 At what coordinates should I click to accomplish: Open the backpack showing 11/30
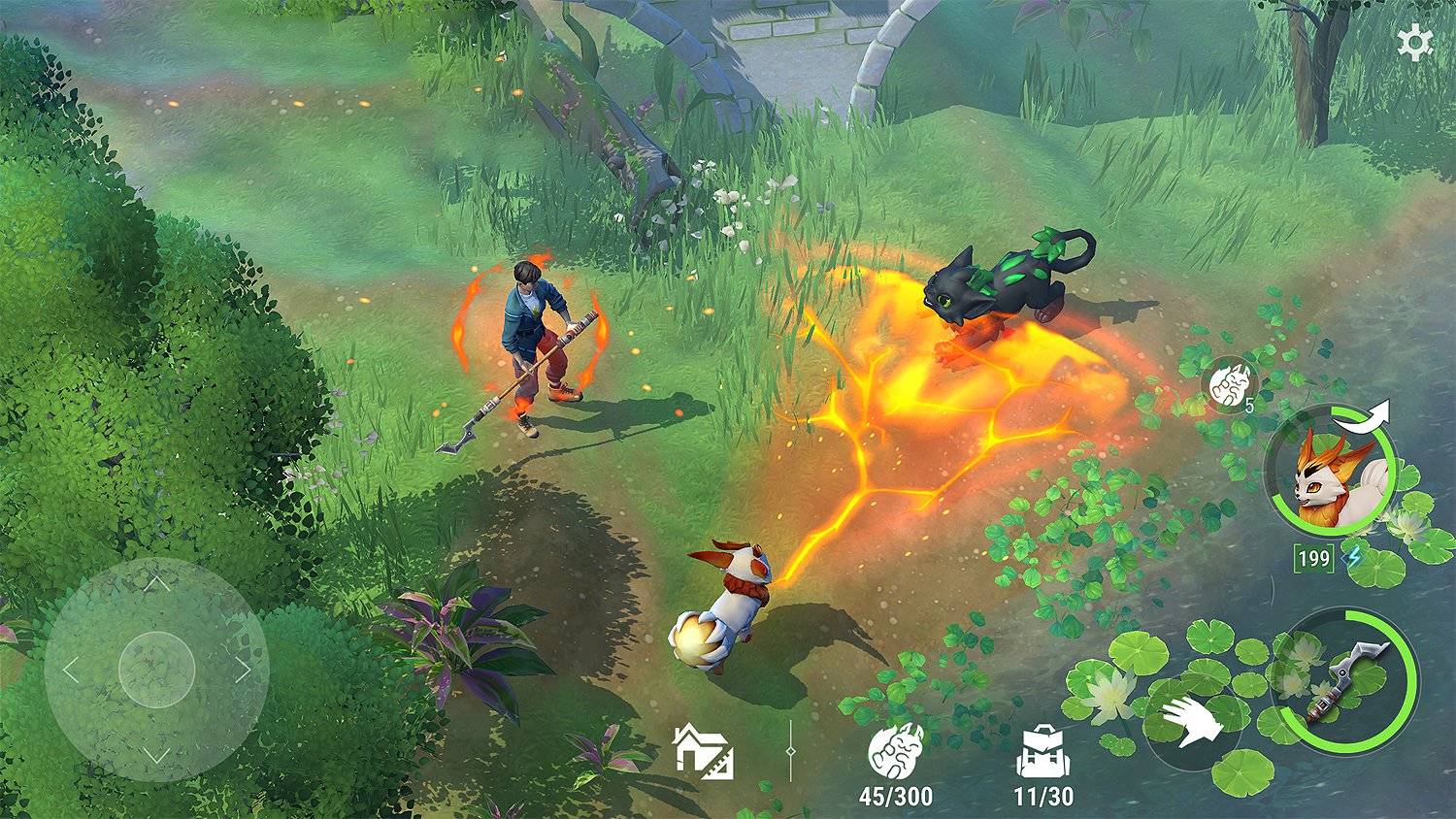pyautogui.click(x=1043, y=750)
